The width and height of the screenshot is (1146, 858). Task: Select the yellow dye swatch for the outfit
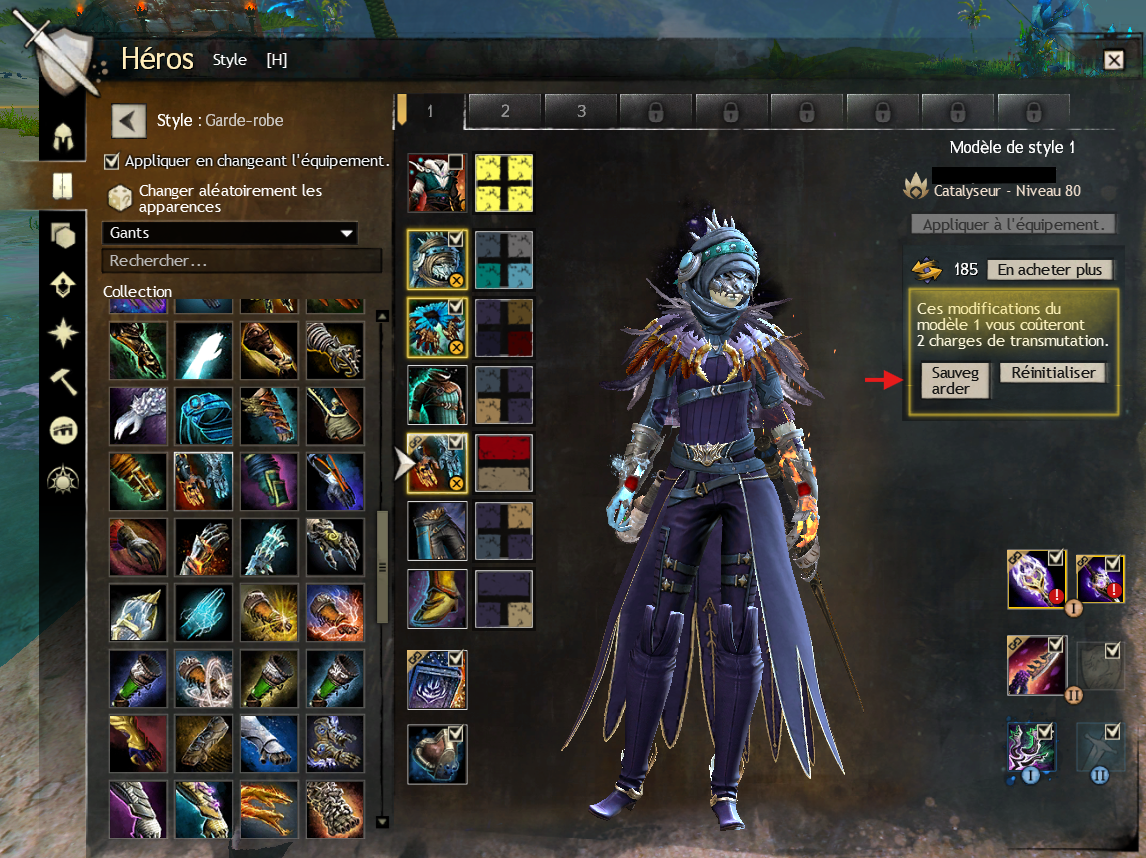[x=504, y=183]
